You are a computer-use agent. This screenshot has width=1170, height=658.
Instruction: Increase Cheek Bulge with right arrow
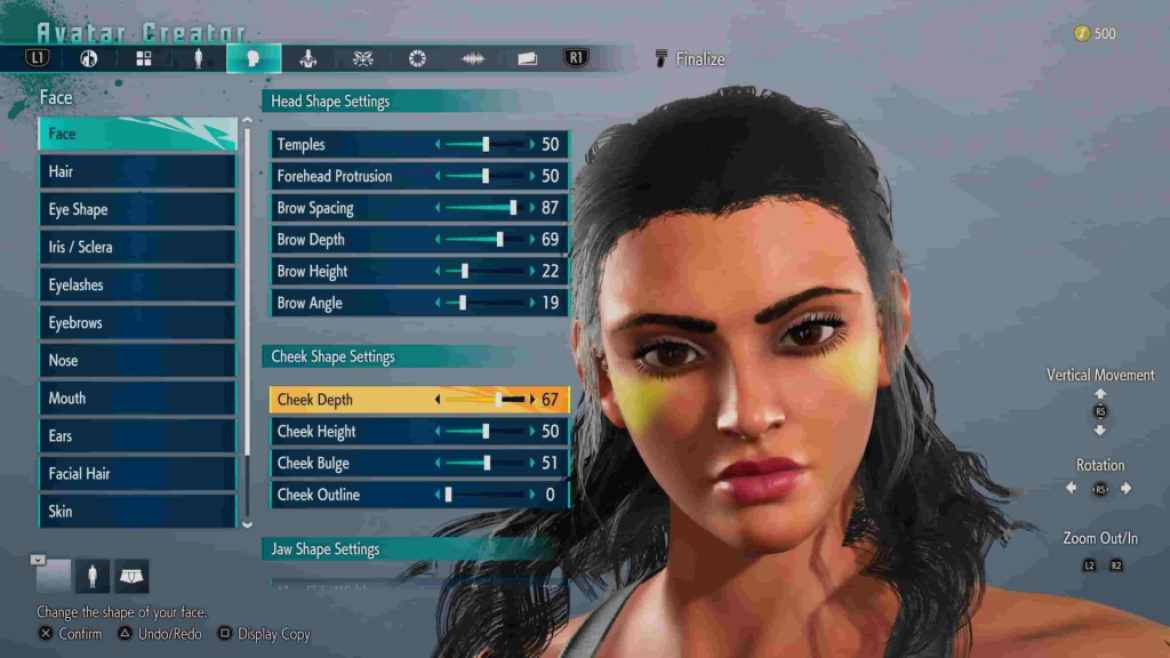click(532, 463)
